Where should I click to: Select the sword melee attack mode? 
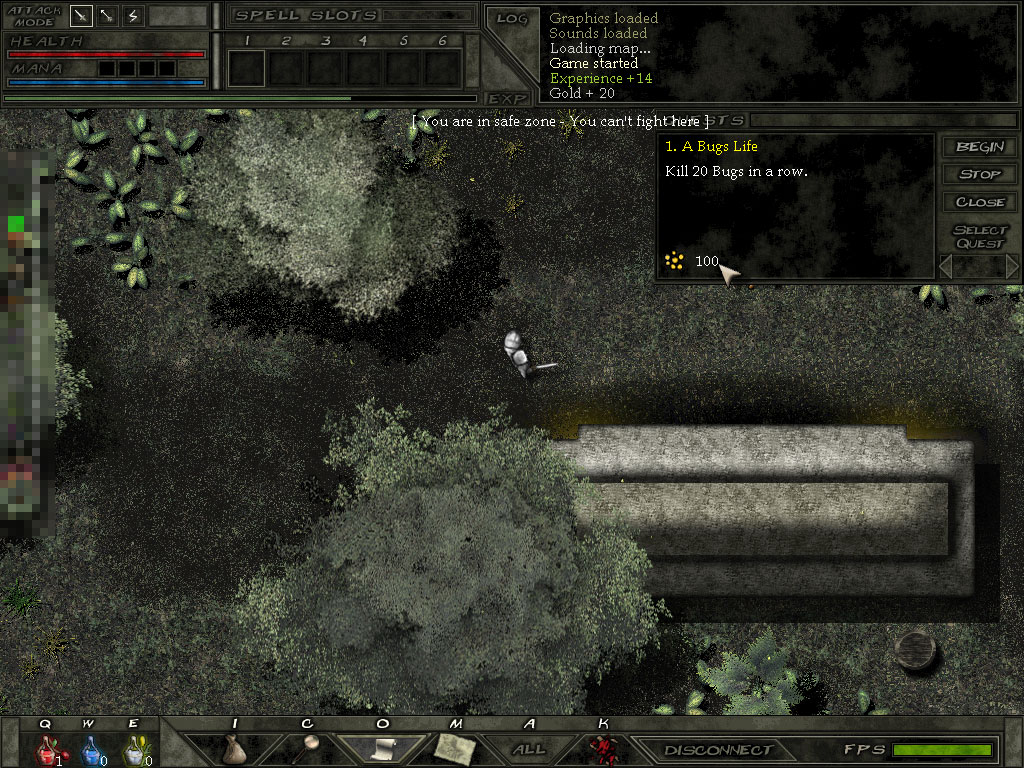pos(82,16)
